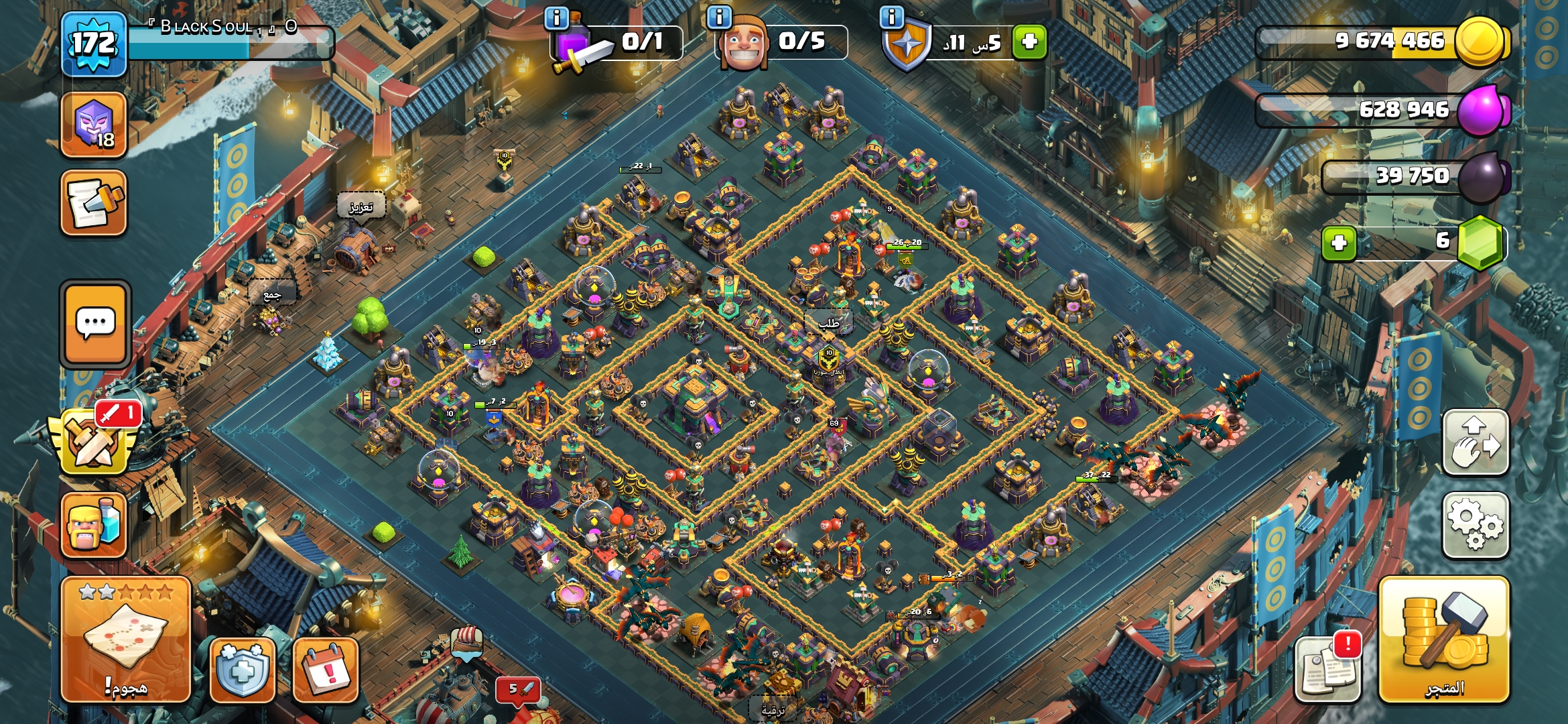Tap the gold coin resource icon
Image resolution: width=1568 pixels, height=724 pixels.
(x=1480, y=42)
